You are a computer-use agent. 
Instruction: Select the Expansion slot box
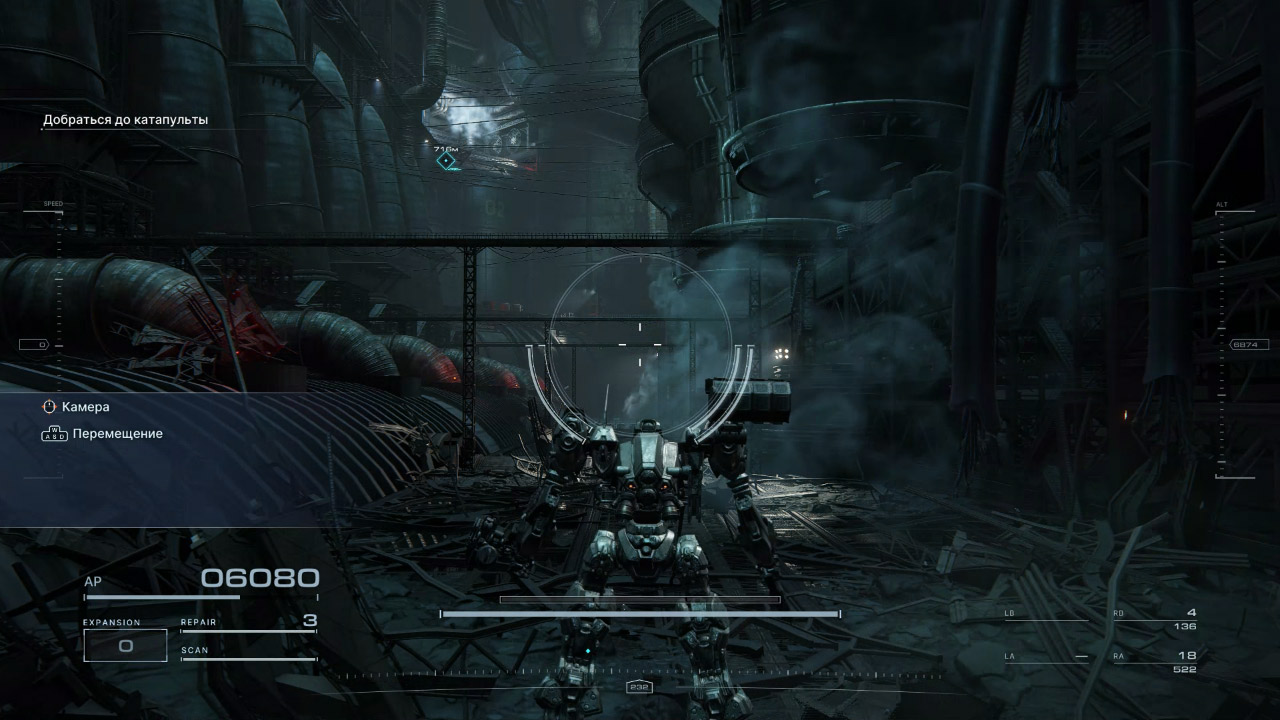pyautogui.click(x=125, y=645)
